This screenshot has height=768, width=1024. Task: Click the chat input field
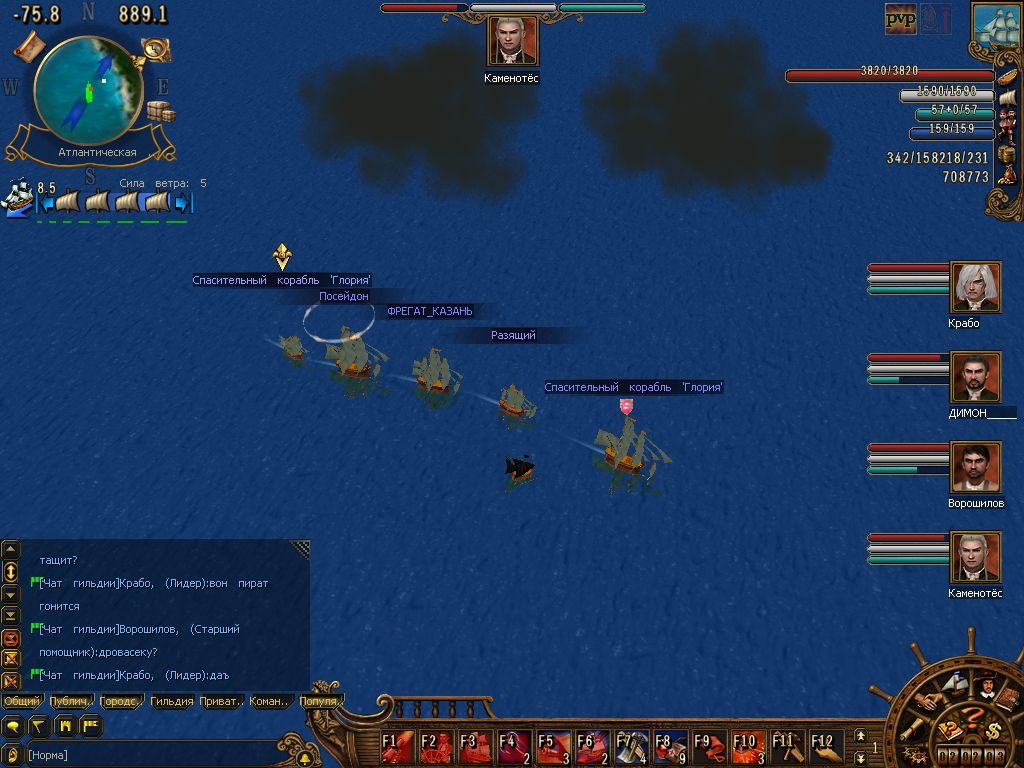[150, 755]
